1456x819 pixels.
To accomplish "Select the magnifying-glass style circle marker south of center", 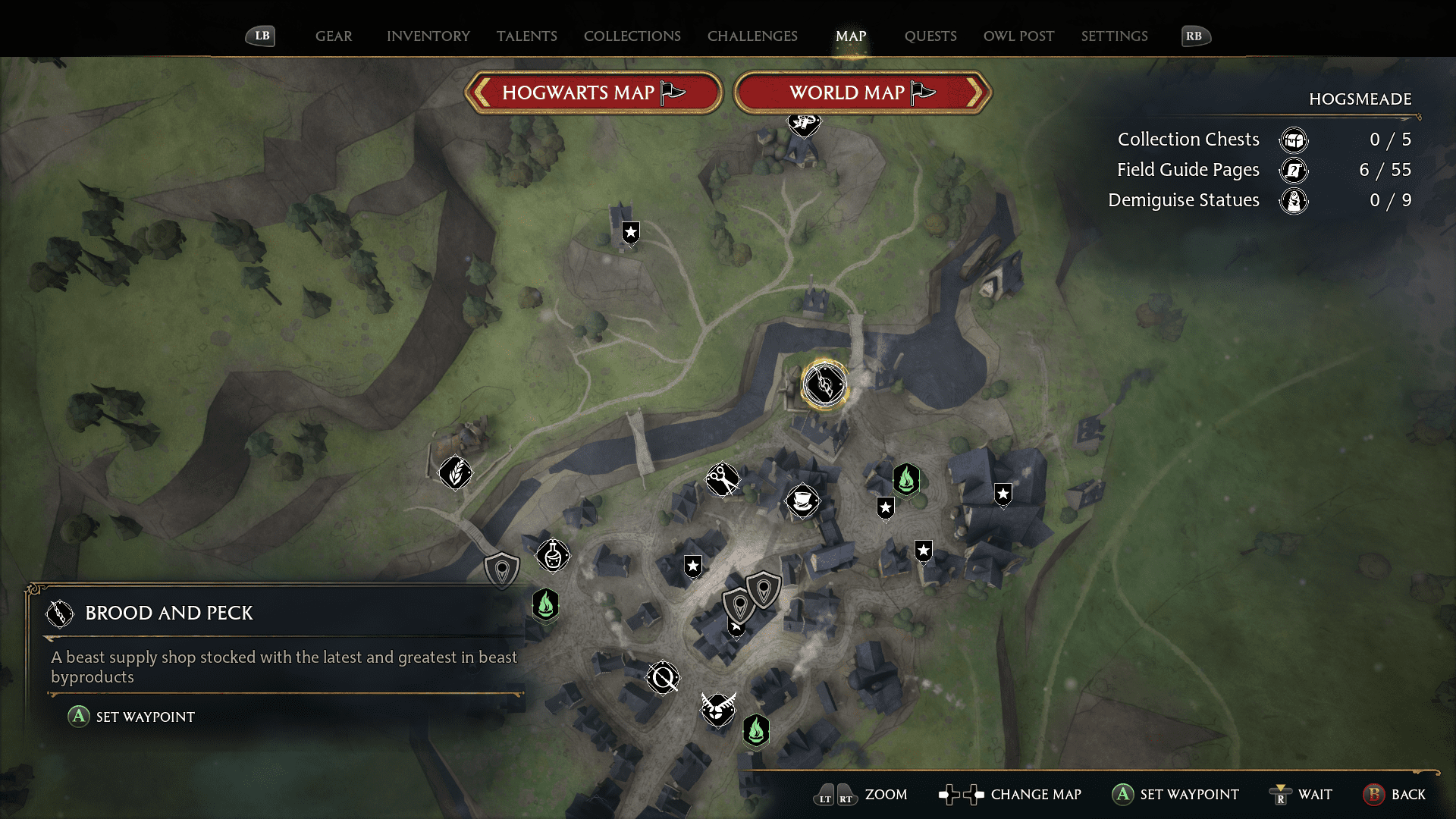I will tap(663, 677).
